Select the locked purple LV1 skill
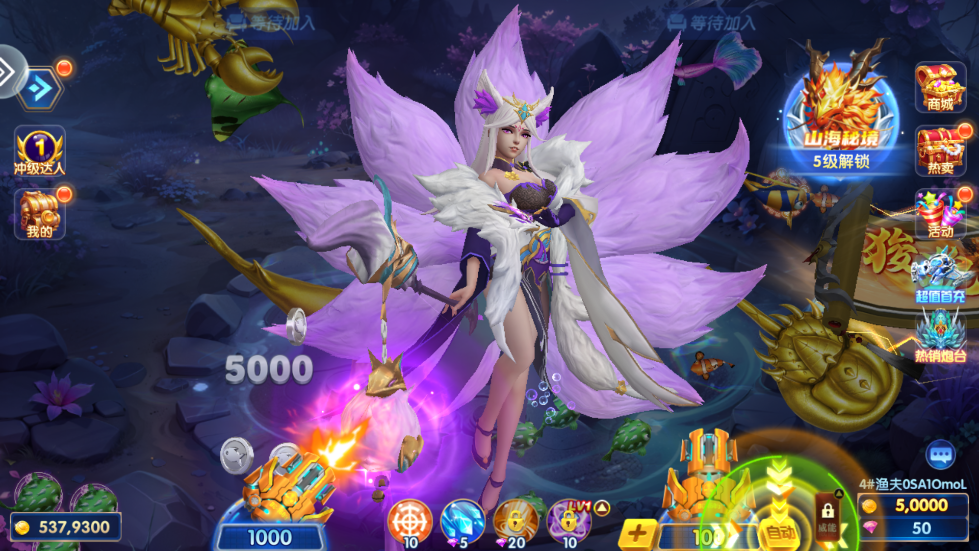The image size is (979, 551). pyautogui.click(x=568, y=519)
